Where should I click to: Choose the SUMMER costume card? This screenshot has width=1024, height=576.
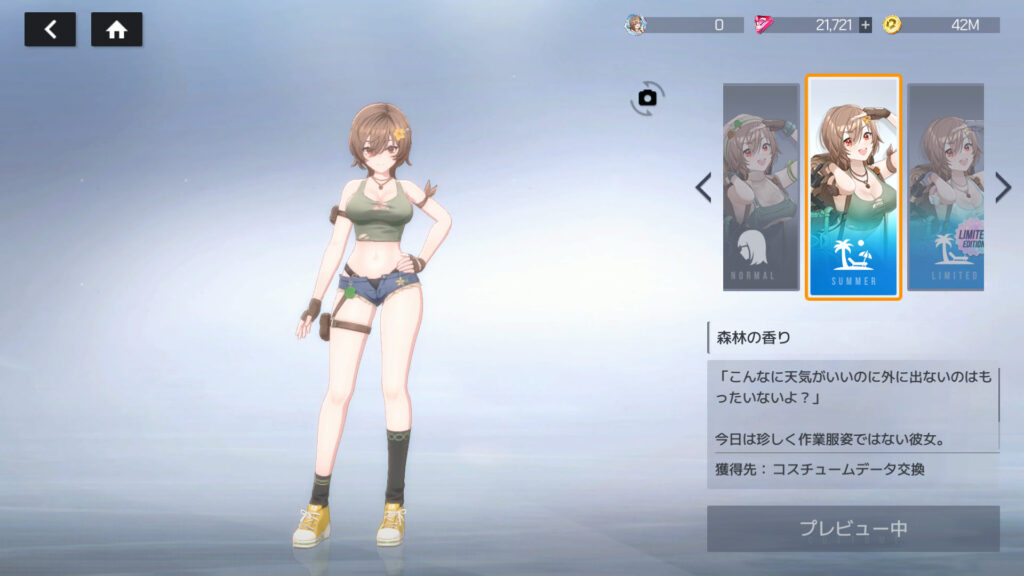click(x=853, y=187)
